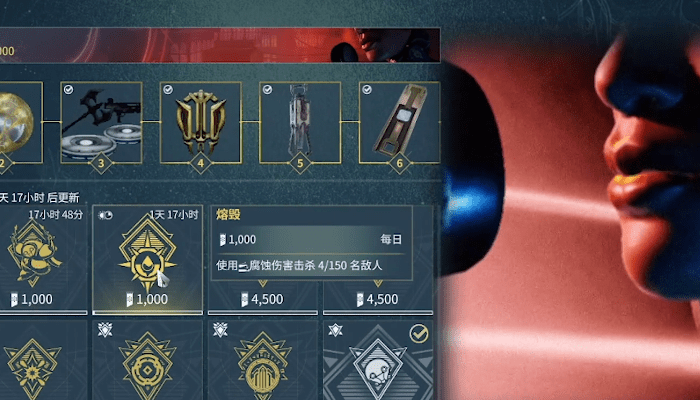Choose the completed skull-emblem challenge card
700x400 pixels.
[x=380, y=362]
